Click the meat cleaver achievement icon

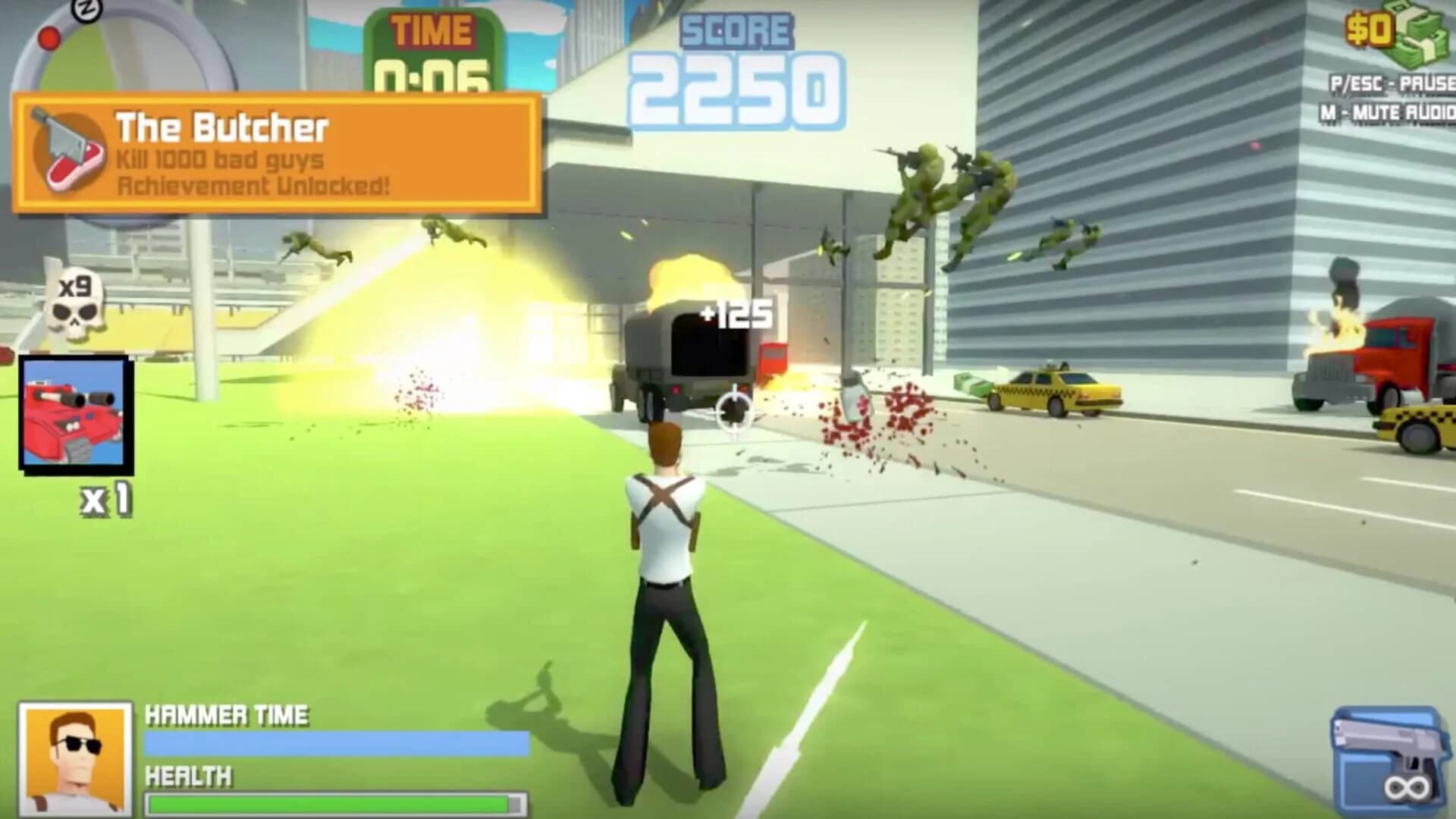pyautogui.click(x=64, y=152)
